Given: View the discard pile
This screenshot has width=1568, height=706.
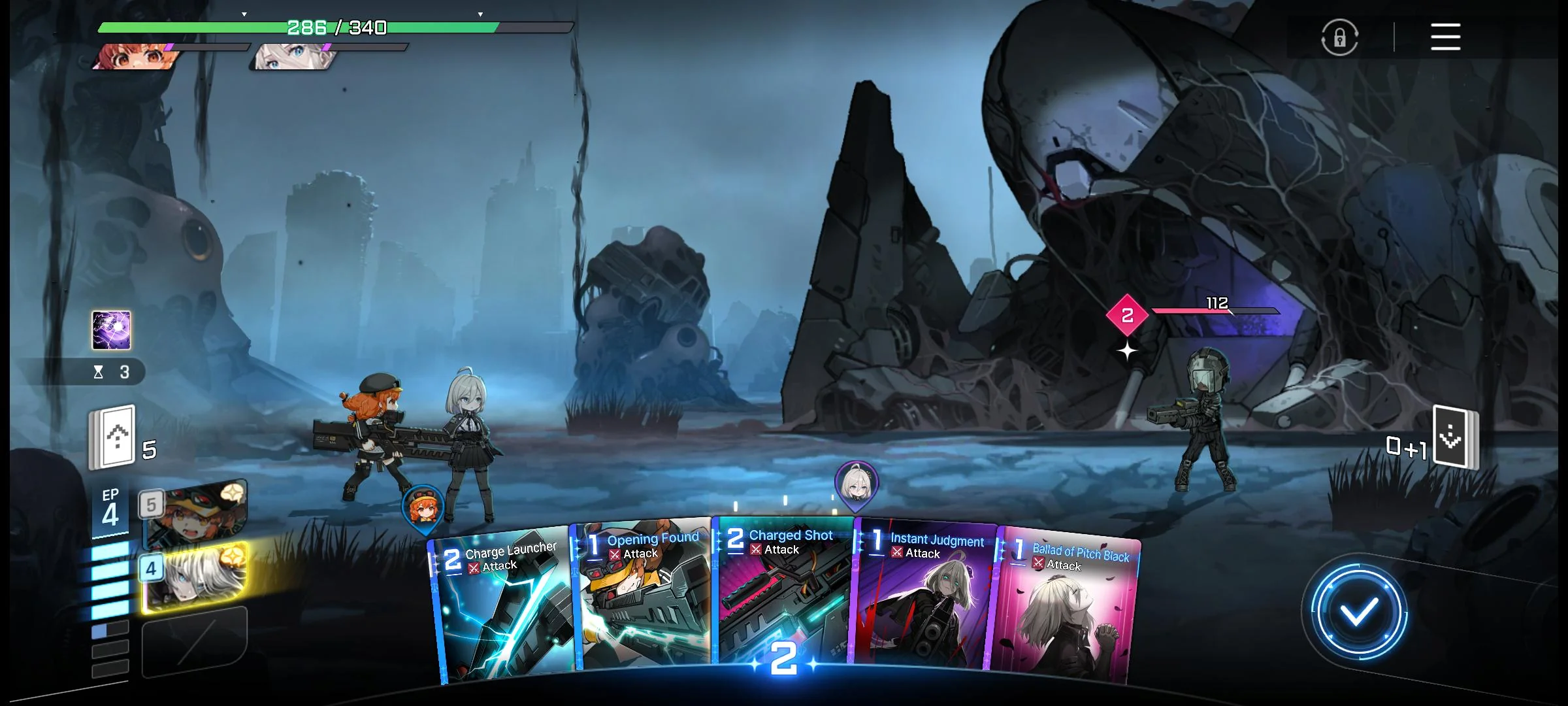Looking at the screenshot, I should tap(1454, 438).
